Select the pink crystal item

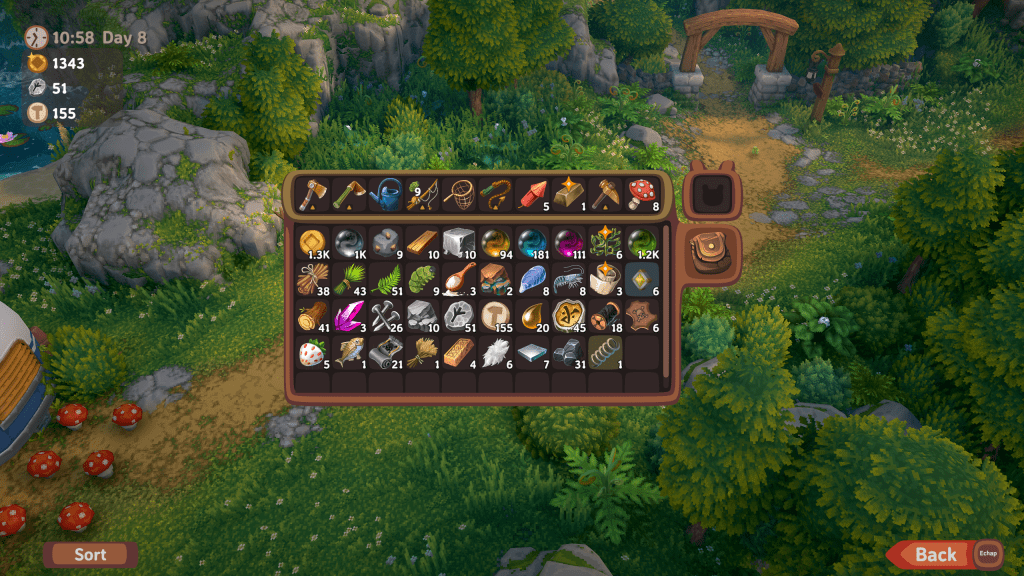pyautogui.click(x=350, y=317)
